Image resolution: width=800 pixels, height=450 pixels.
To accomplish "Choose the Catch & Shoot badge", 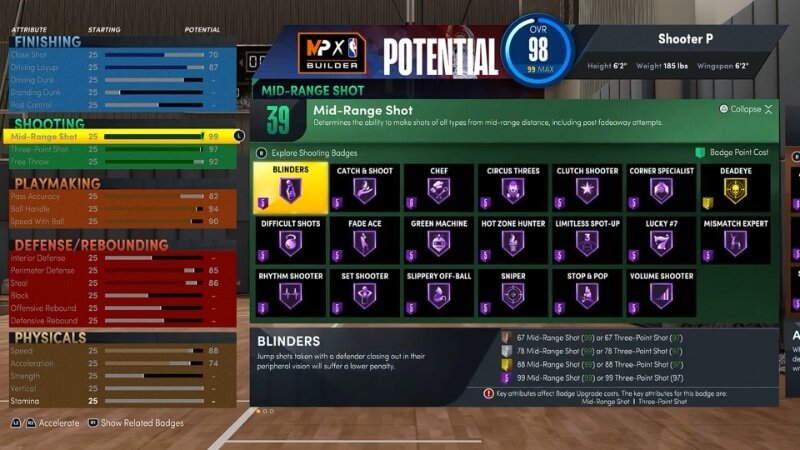I will (x=364, y=188).
